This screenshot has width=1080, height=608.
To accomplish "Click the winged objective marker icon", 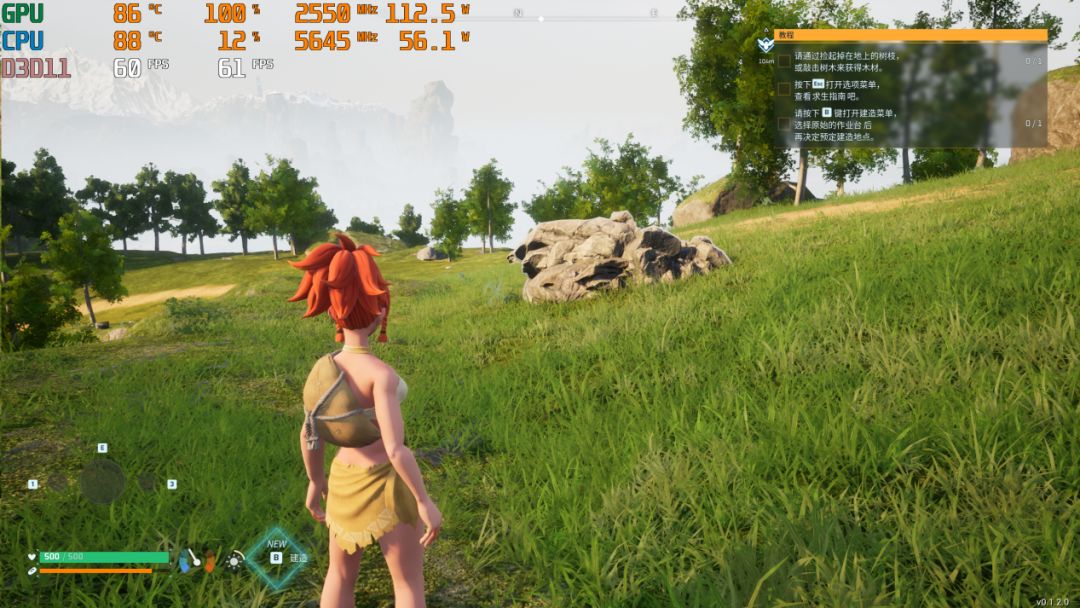I will (x=765, y=45).
